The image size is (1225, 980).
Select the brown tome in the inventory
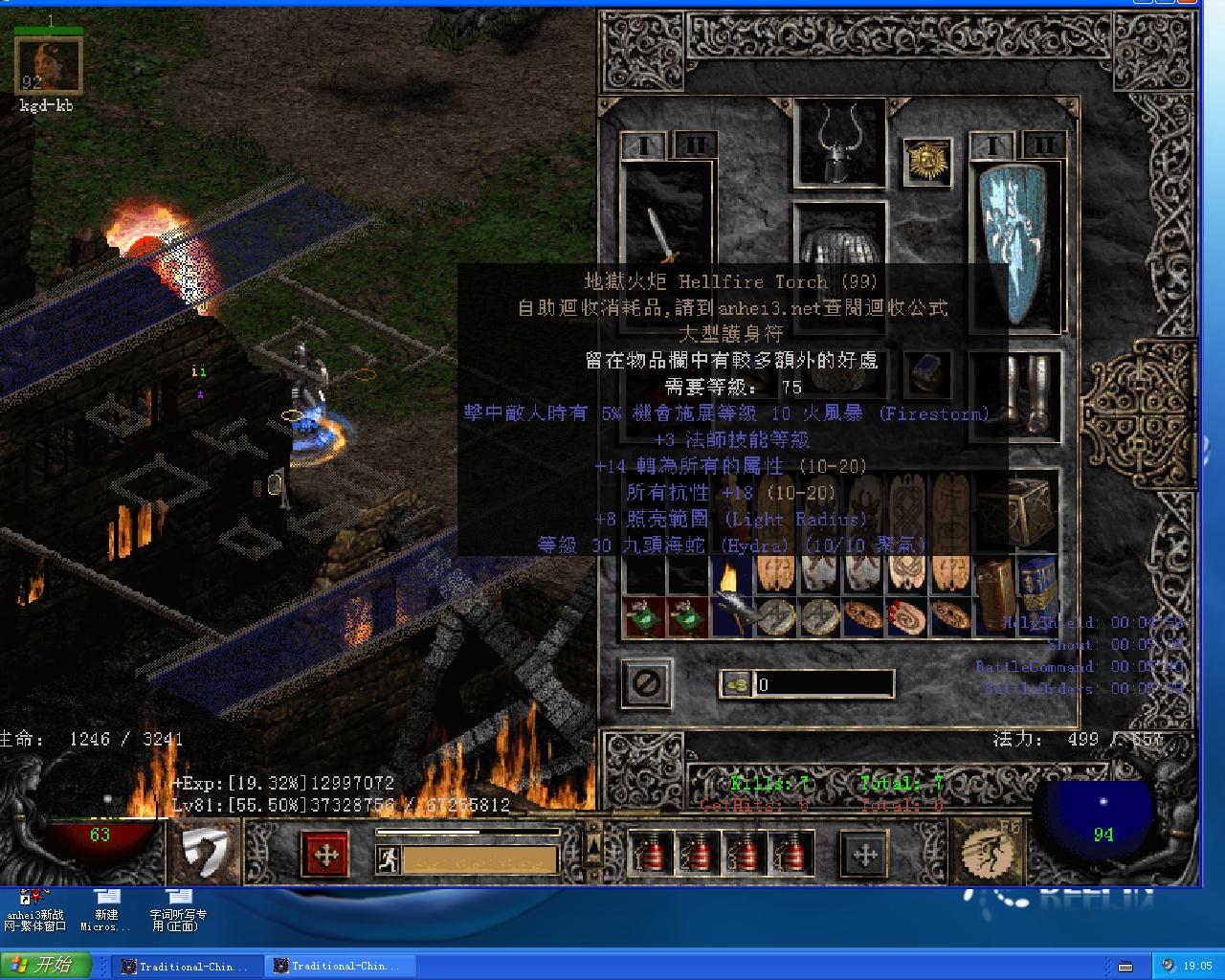click(994, 582)
